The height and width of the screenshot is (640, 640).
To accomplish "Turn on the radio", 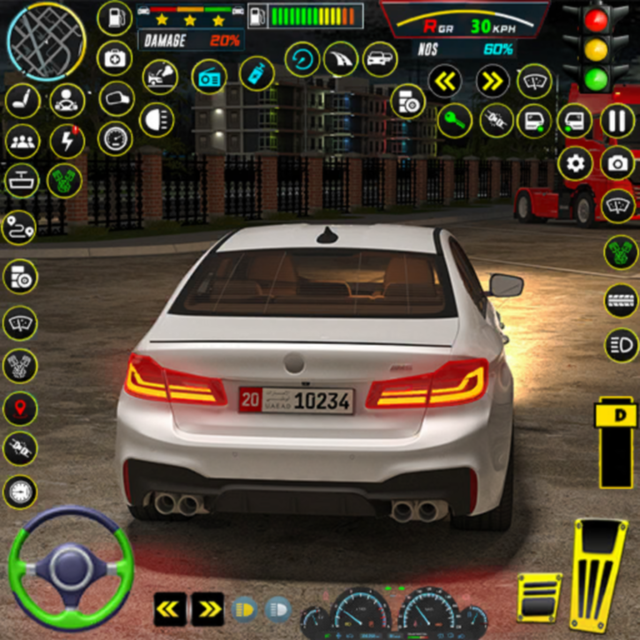I will click(x=209, y=76).
